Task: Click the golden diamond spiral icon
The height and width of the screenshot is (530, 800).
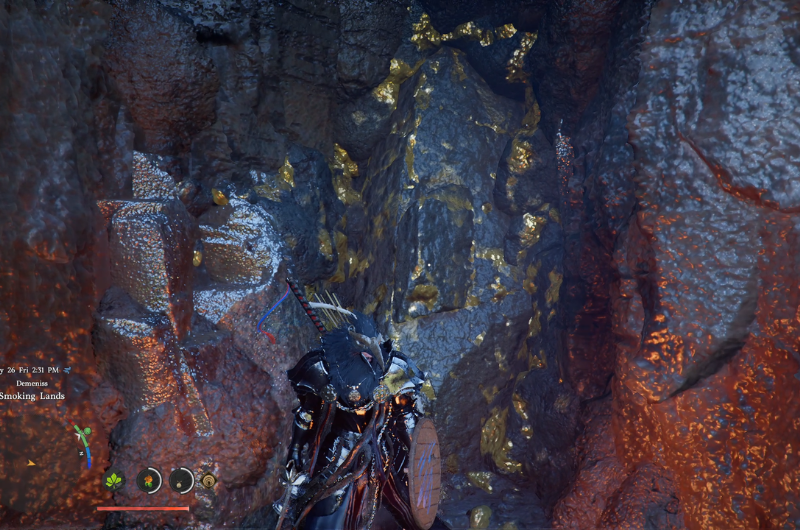Action: pyautogui.click(x=208, y=480)
